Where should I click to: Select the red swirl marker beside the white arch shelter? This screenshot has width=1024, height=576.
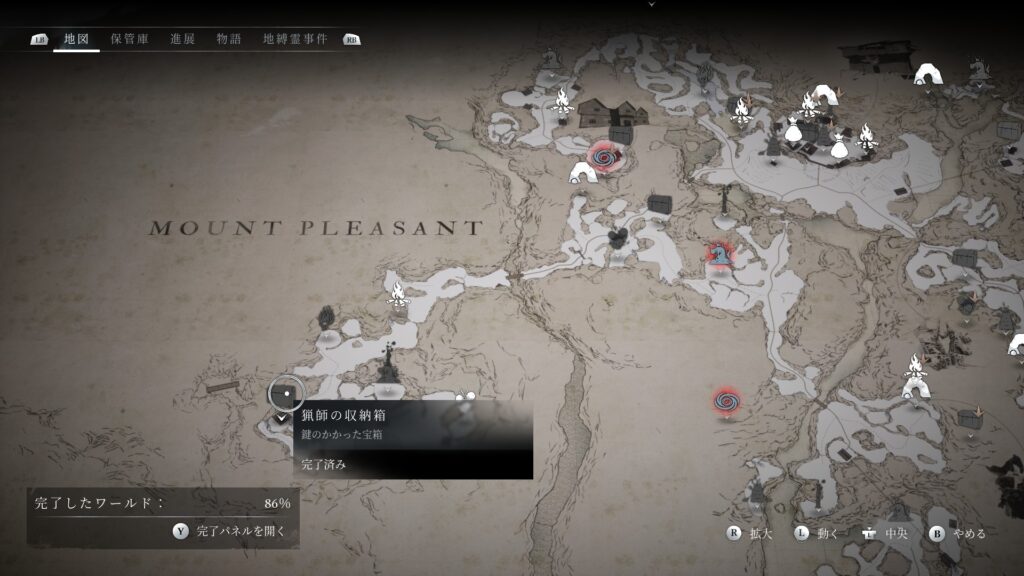click(x=606, y=157)
